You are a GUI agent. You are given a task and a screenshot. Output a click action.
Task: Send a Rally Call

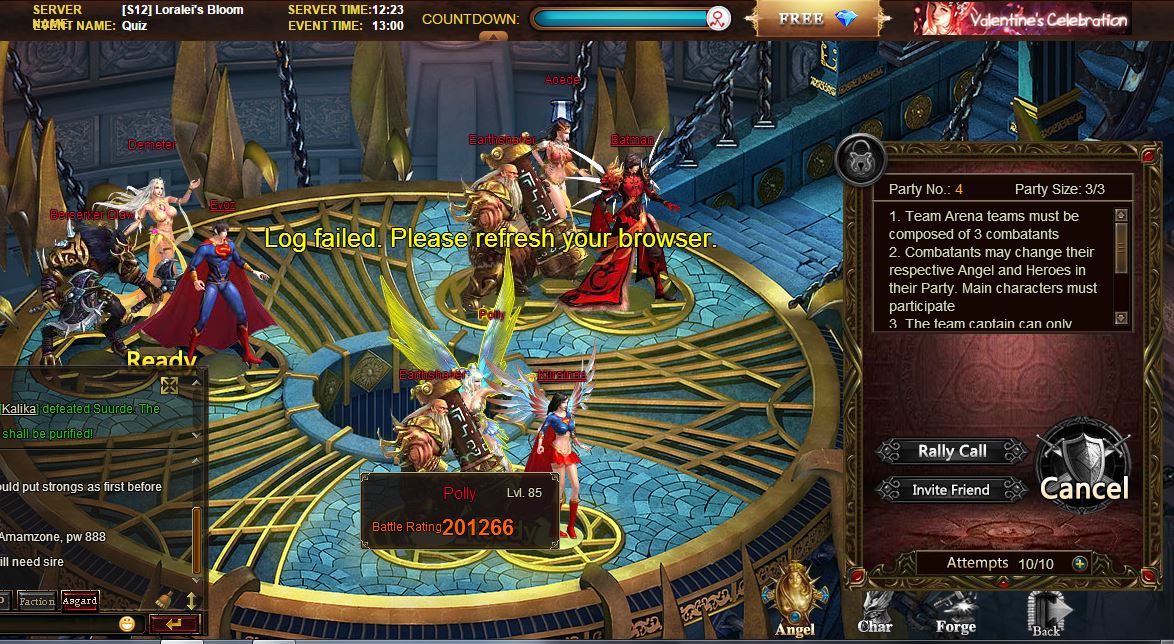coord(952,451)
